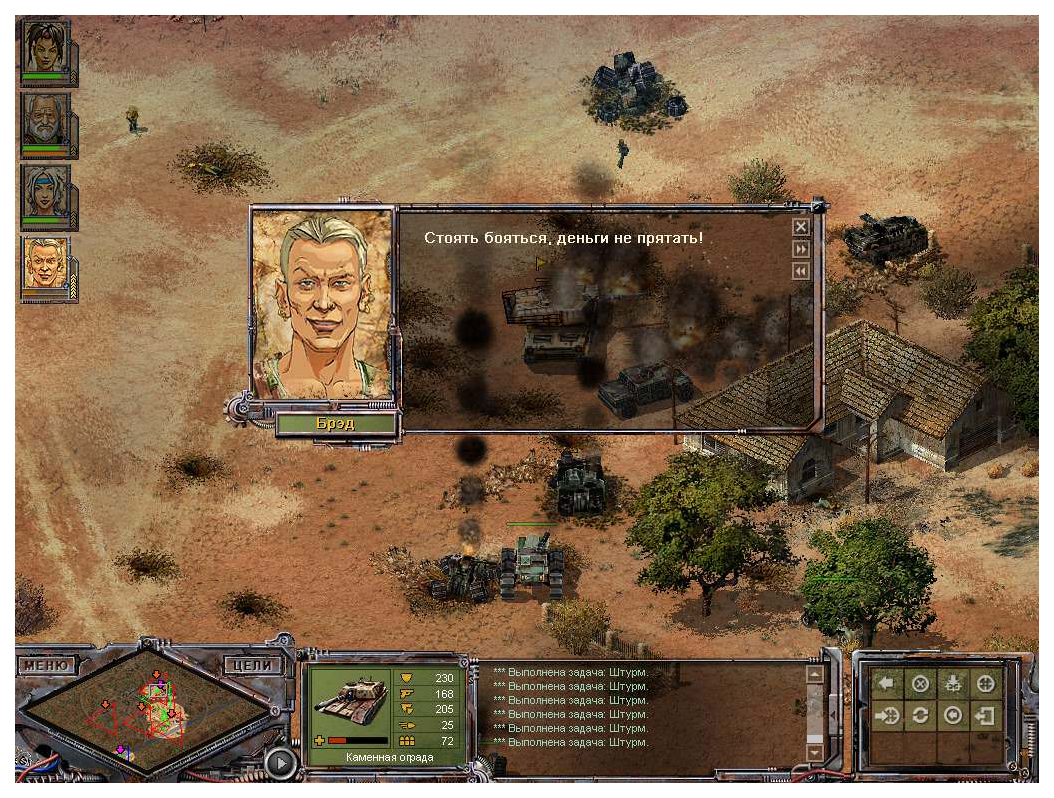Choose the arrow-toward-crosshair move-attack command
Screen dimensions: 1054x798
pos(887,716)
